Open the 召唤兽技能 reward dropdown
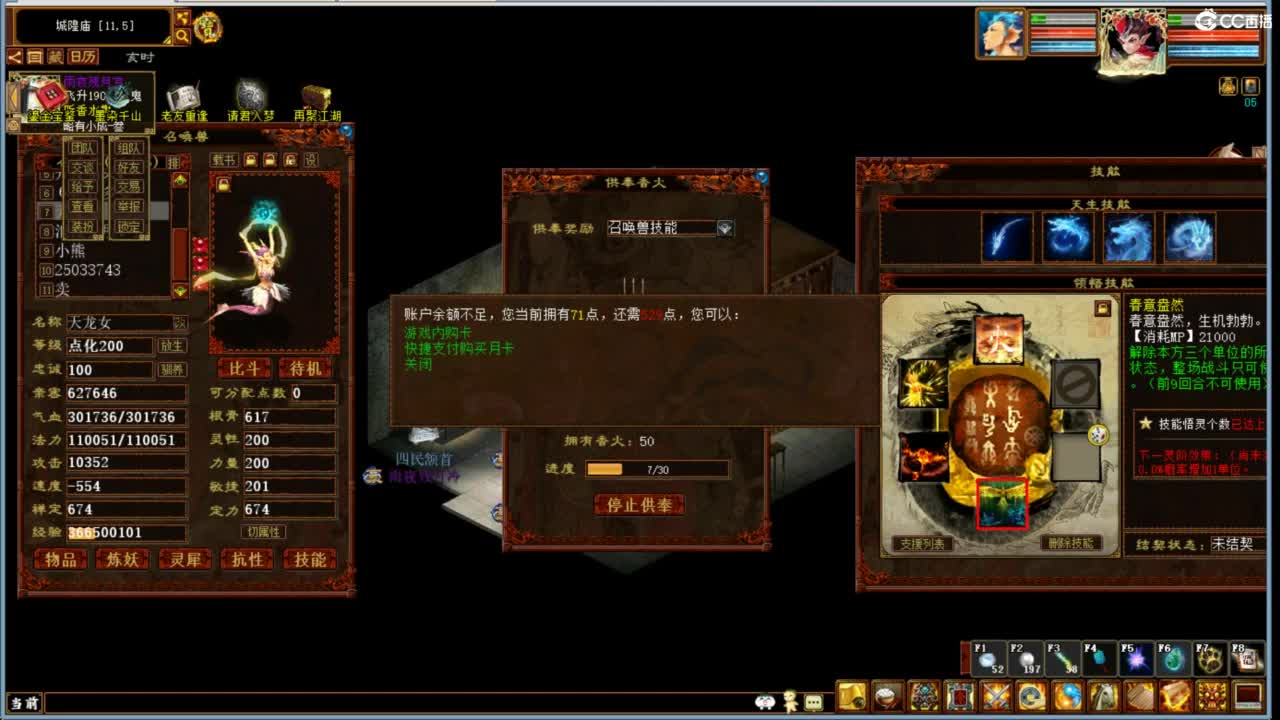Screen dimensions: 1280x720 point(727,228)
